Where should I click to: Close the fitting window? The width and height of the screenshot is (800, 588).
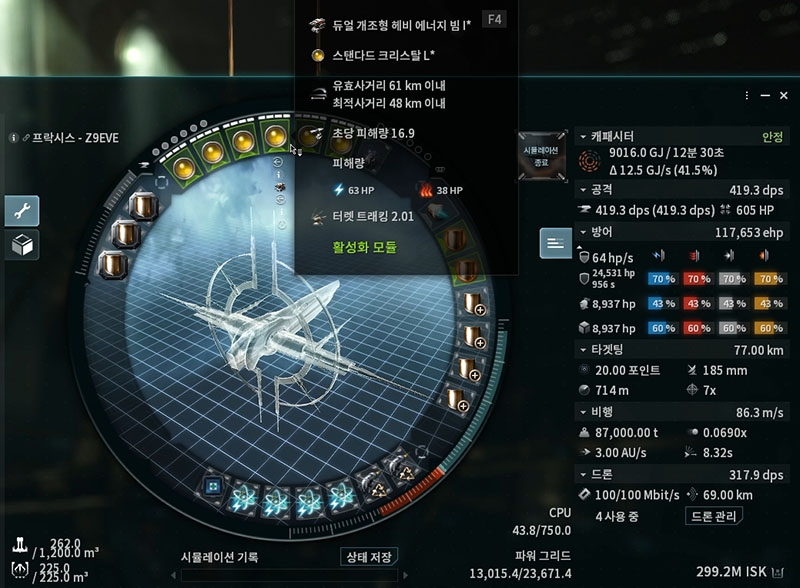pos(783,95)
